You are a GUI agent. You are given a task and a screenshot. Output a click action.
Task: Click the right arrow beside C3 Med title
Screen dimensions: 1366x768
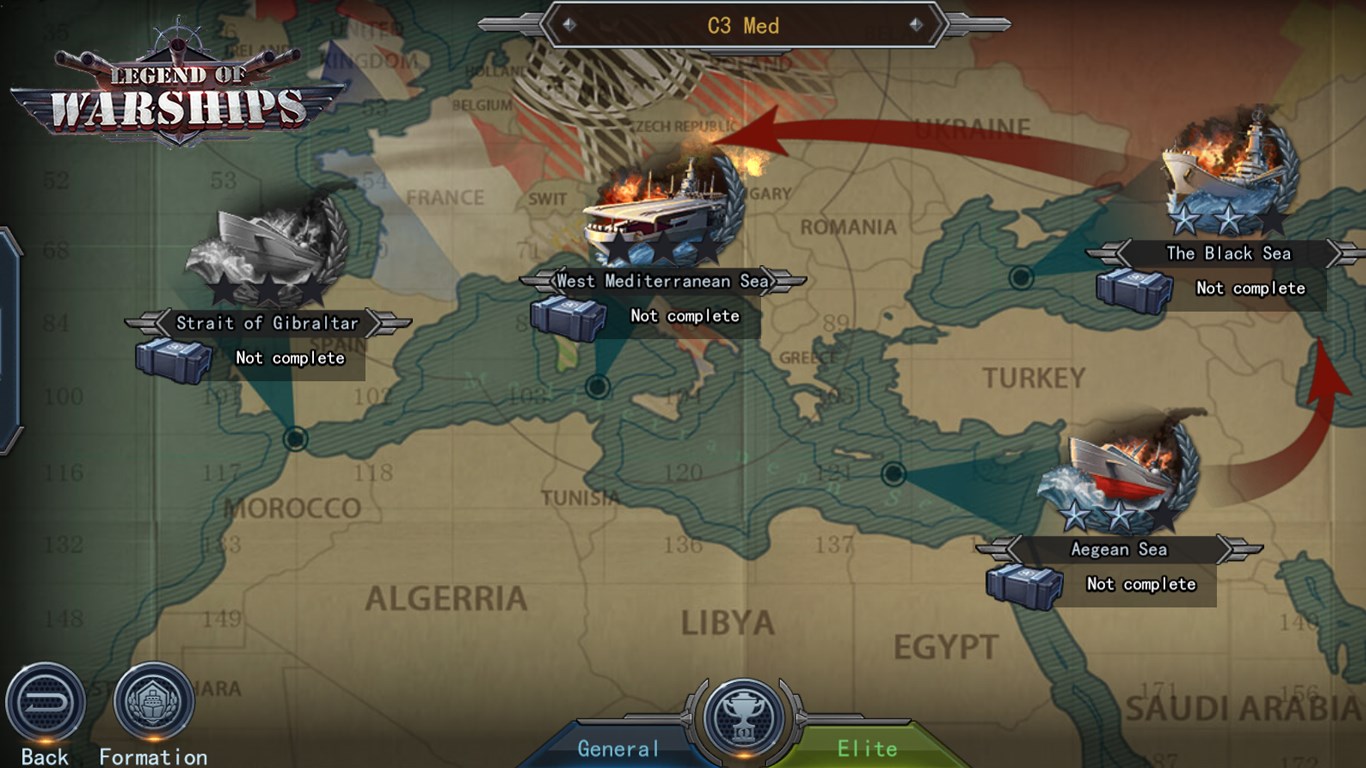[917, 25]
